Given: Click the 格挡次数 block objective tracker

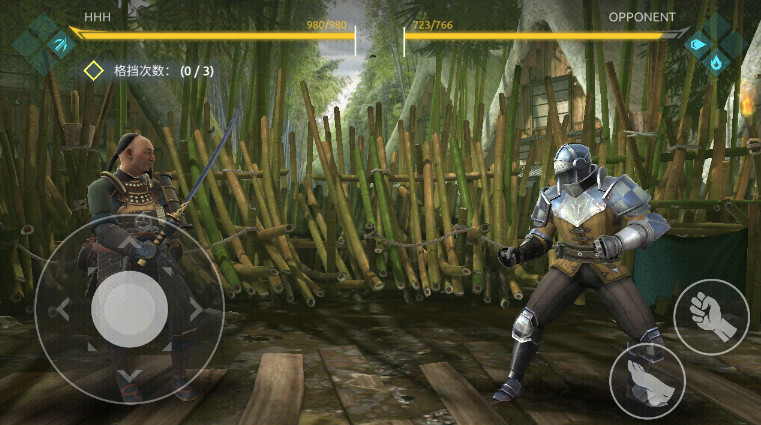Looking at the screenshot, I should pos(148,71).
